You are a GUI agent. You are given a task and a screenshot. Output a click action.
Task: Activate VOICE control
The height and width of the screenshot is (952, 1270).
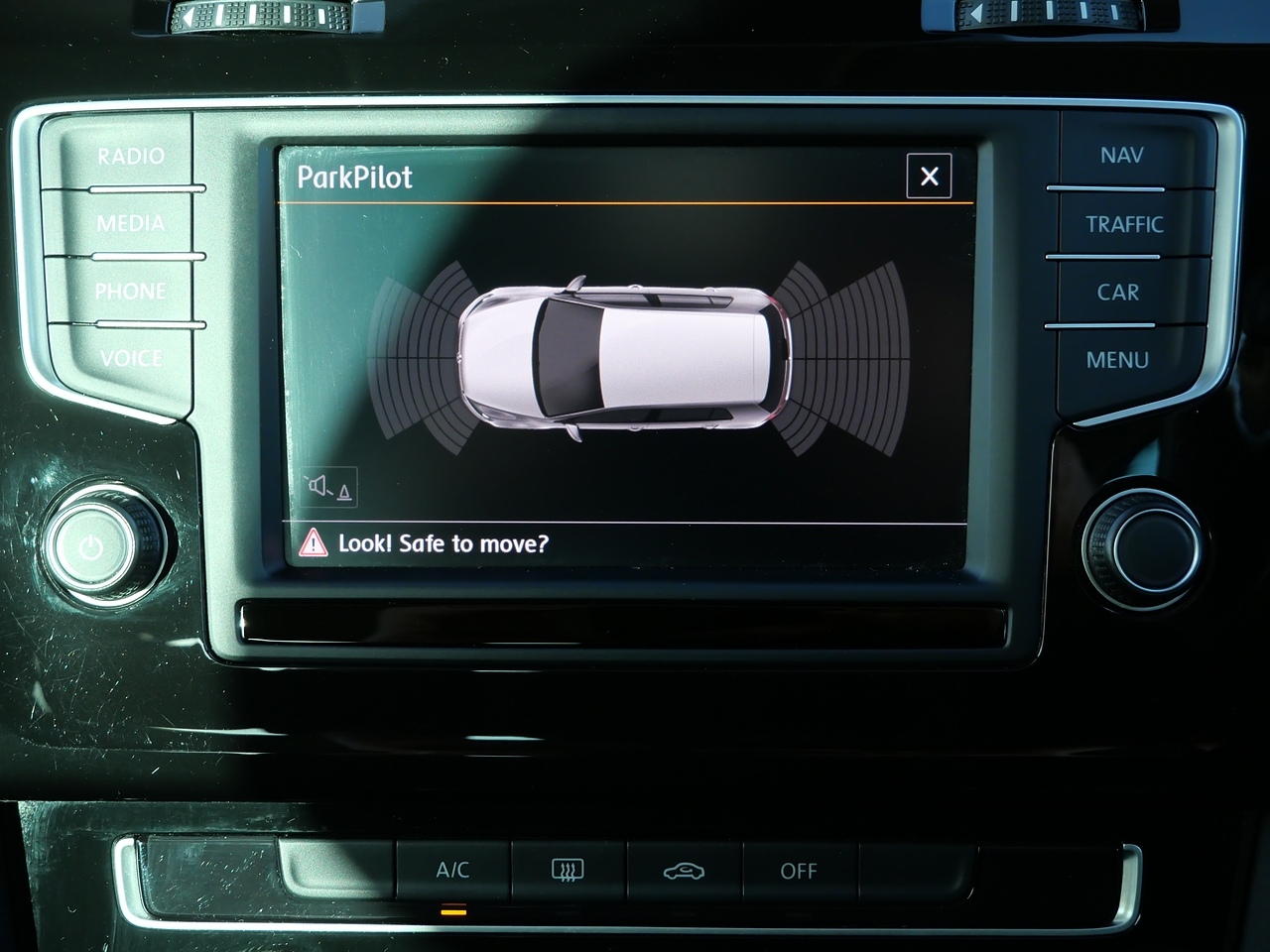click(130, 358)
